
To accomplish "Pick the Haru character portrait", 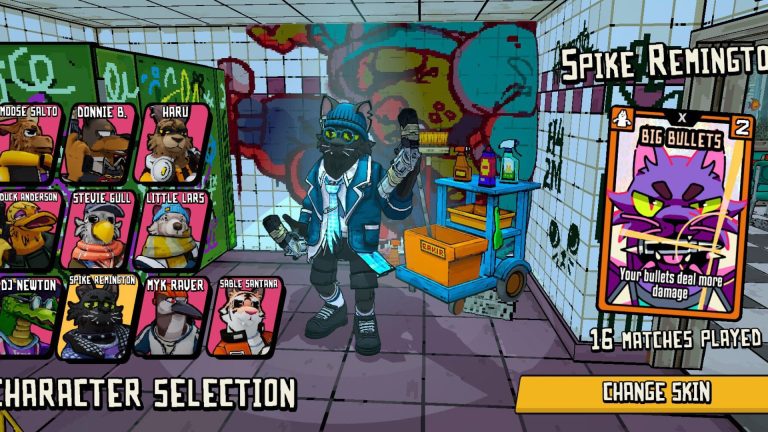I will tap(172, 143).
